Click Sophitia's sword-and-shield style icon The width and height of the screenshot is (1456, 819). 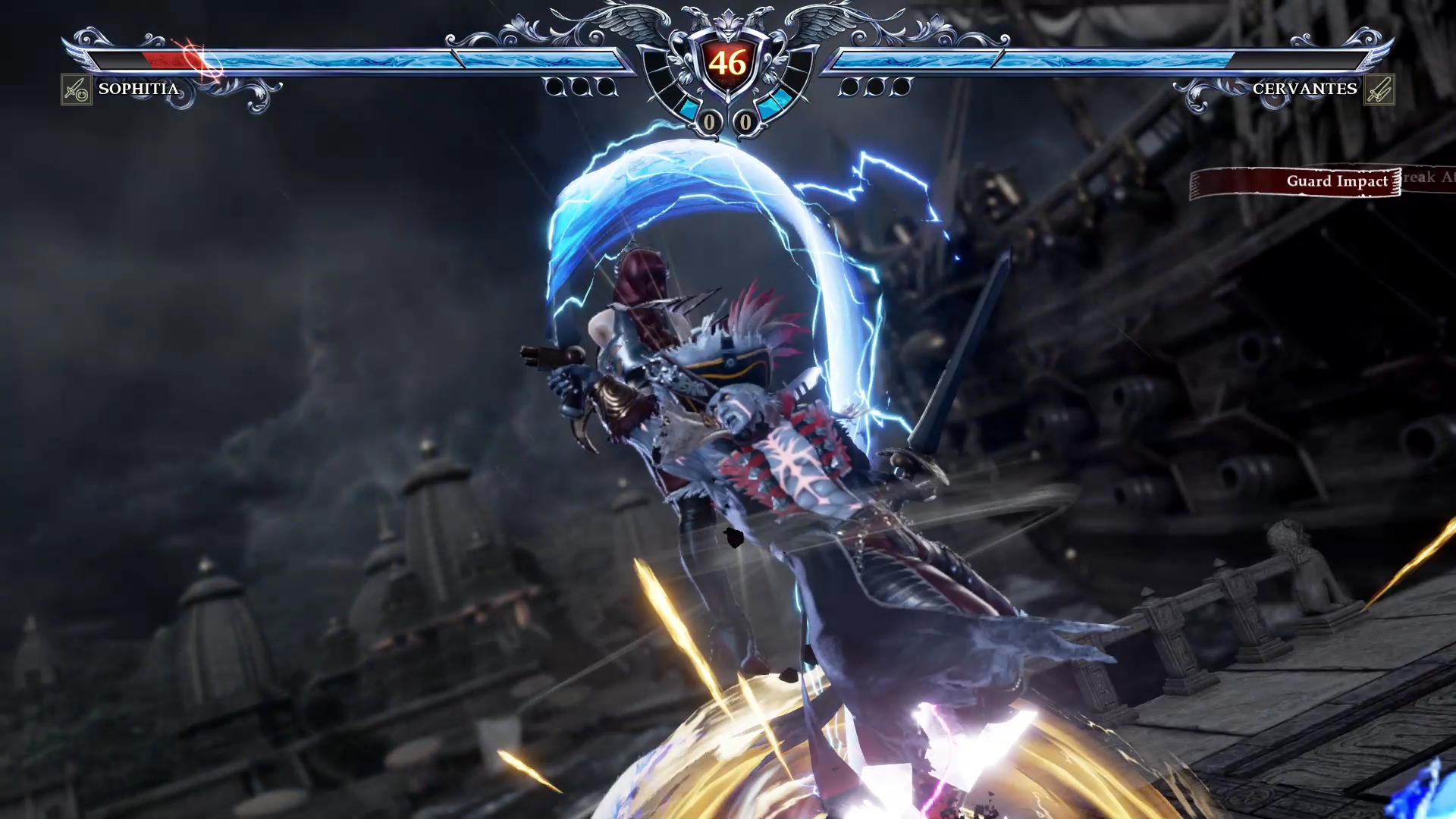(x=76, y=89)
